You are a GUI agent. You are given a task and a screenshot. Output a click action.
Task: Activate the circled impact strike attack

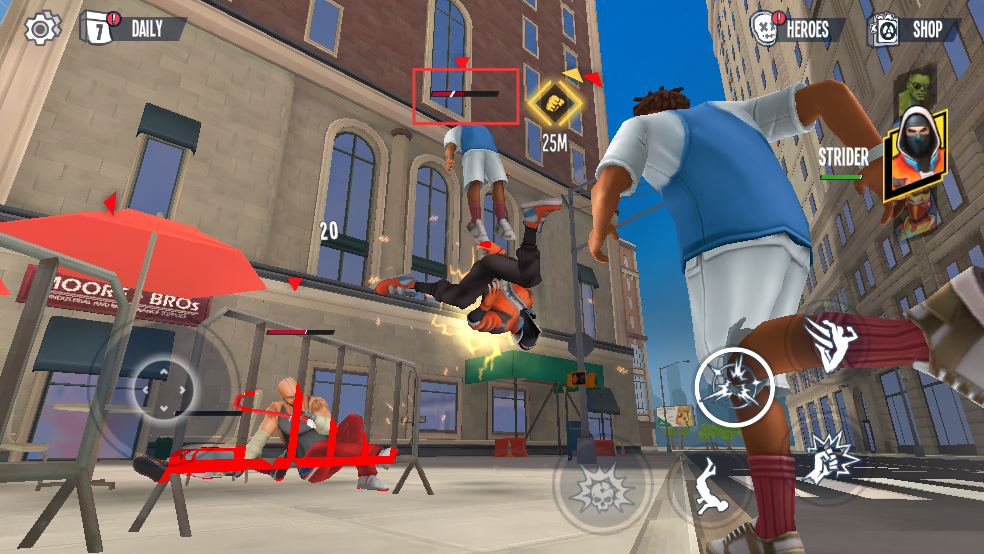pyautogui.click(x=732, y=385)
